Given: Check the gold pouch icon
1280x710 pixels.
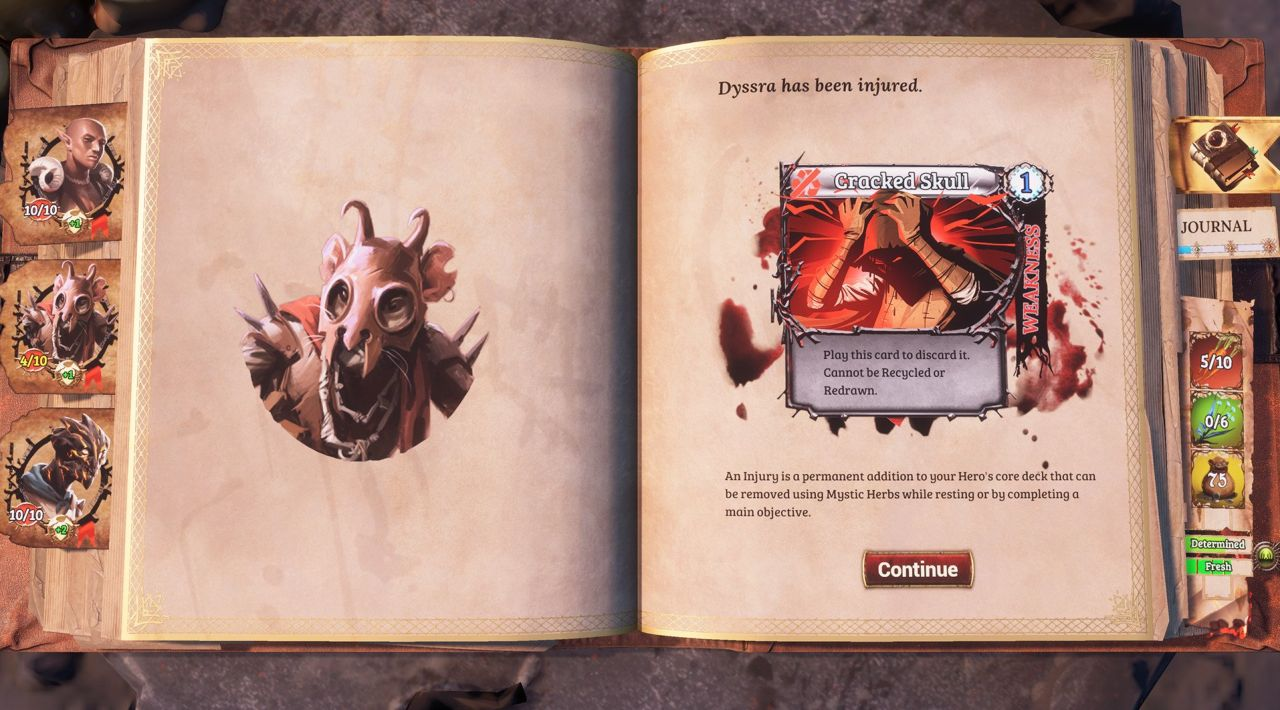Looking at the screenshot, I should (1216, 480).
